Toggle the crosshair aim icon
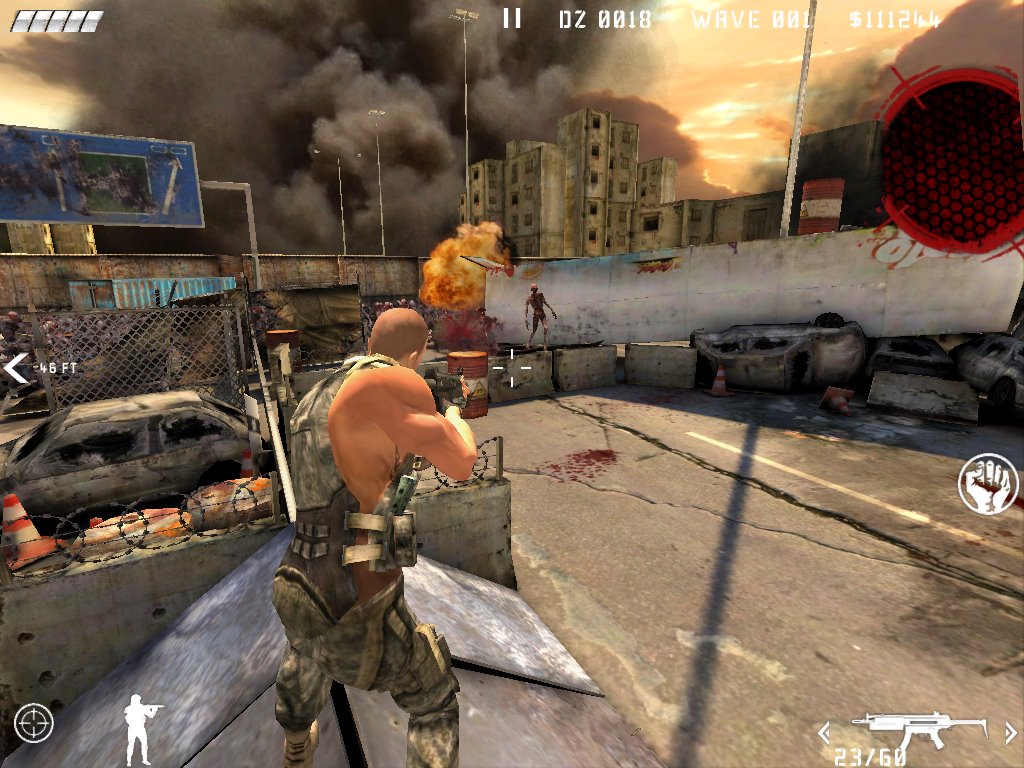 coord(34,723)
